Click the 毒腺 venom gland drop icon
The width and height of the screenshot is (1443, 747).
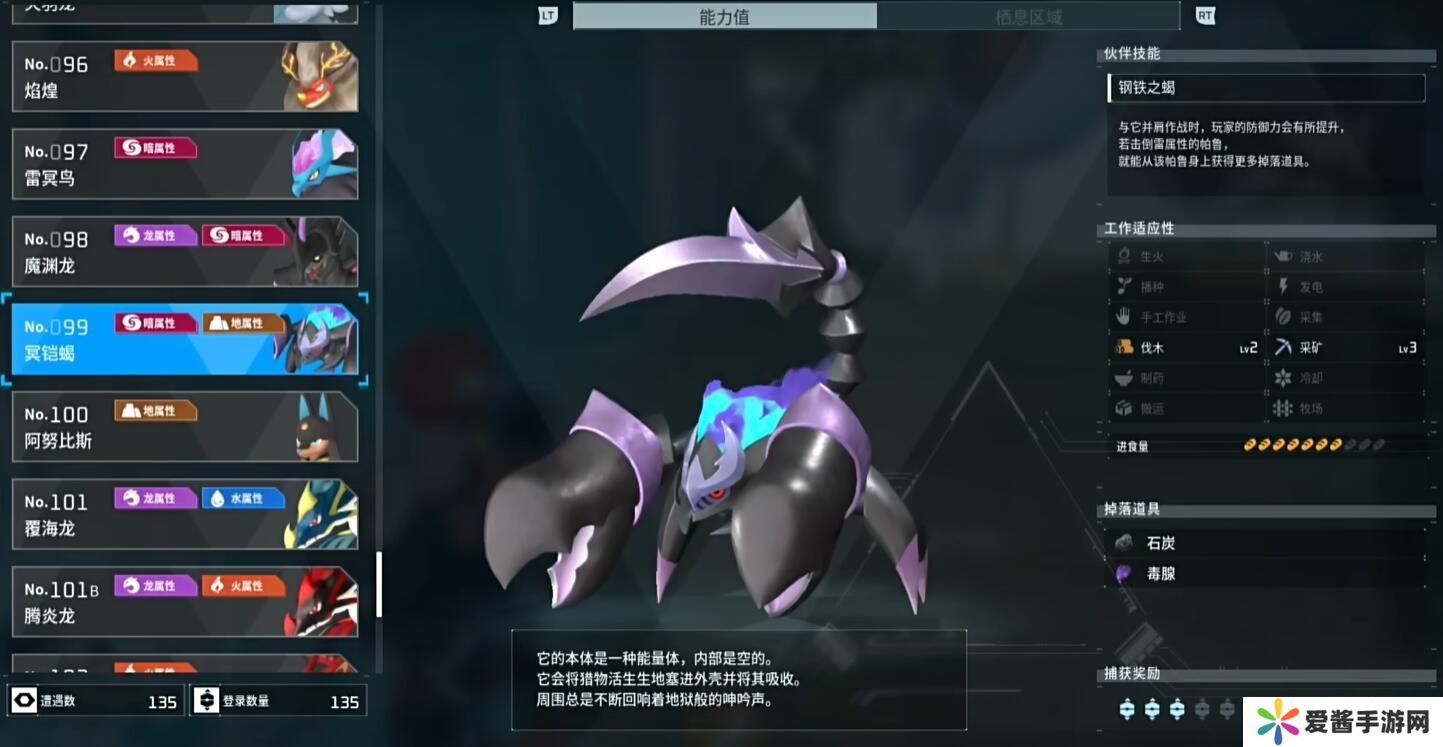pos(1124,573)
